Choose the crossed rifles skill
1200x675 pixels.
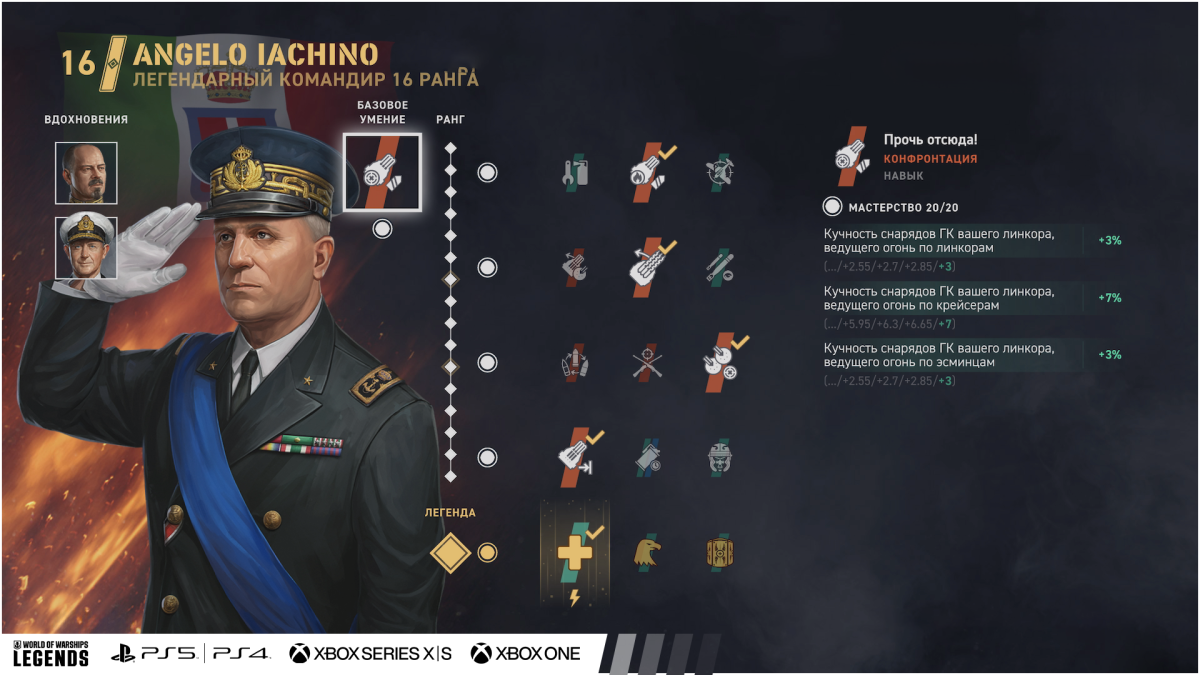648,362
